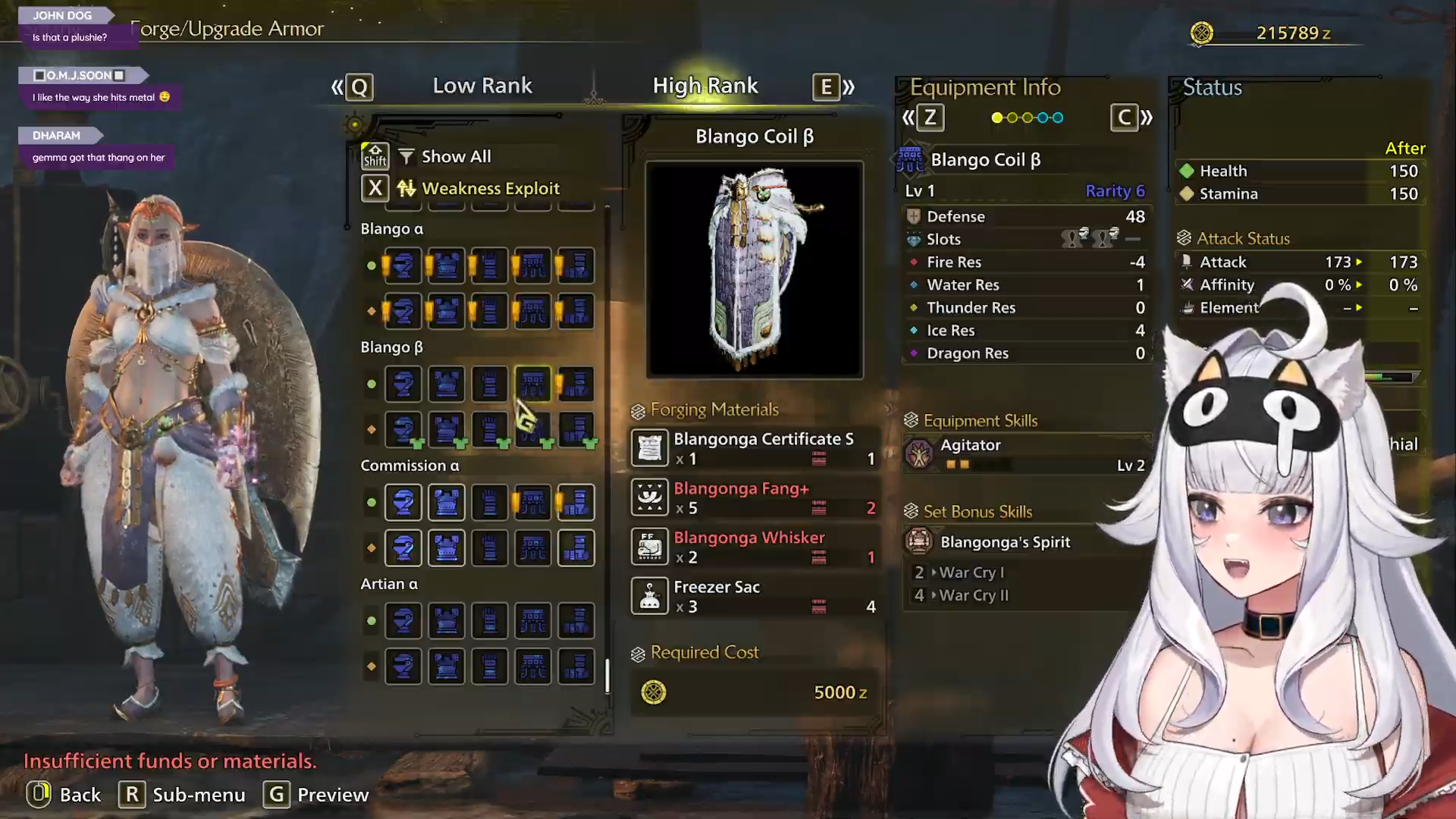Choose the Blangonga Whisker material row
This screenshot has width=1456, height=819.
coord(755,547)
